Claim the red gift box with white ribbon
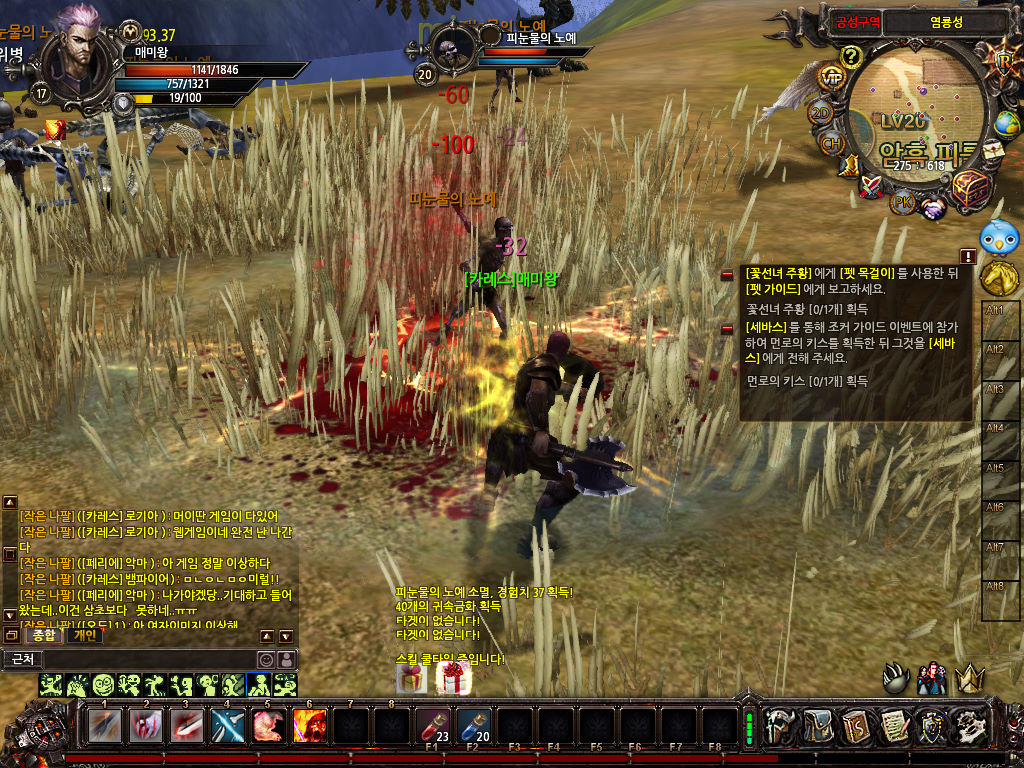The image size is (1024, 768). tap(450, 679)
